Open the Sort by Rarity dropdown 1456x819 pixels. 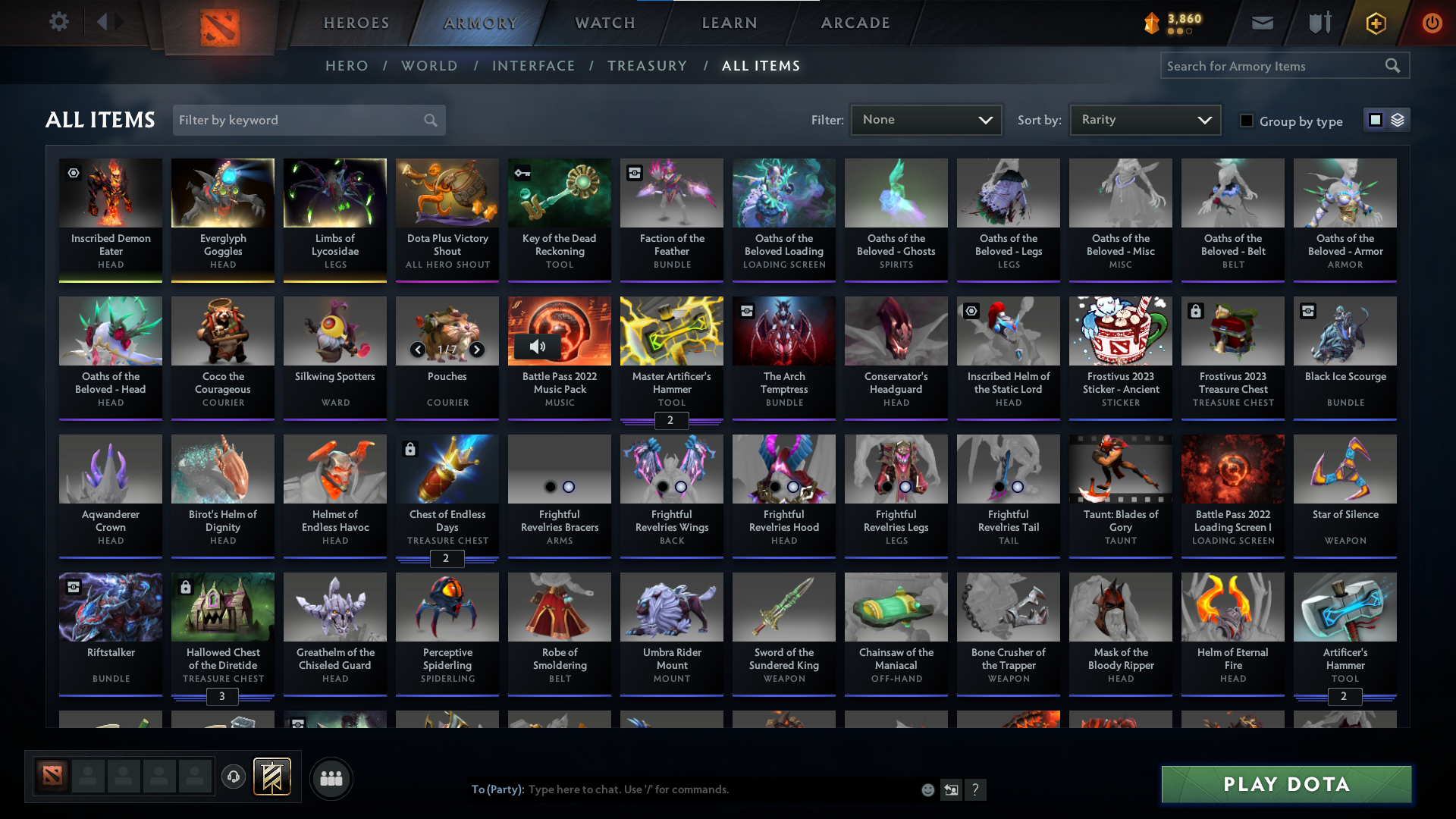[1144, 120]
